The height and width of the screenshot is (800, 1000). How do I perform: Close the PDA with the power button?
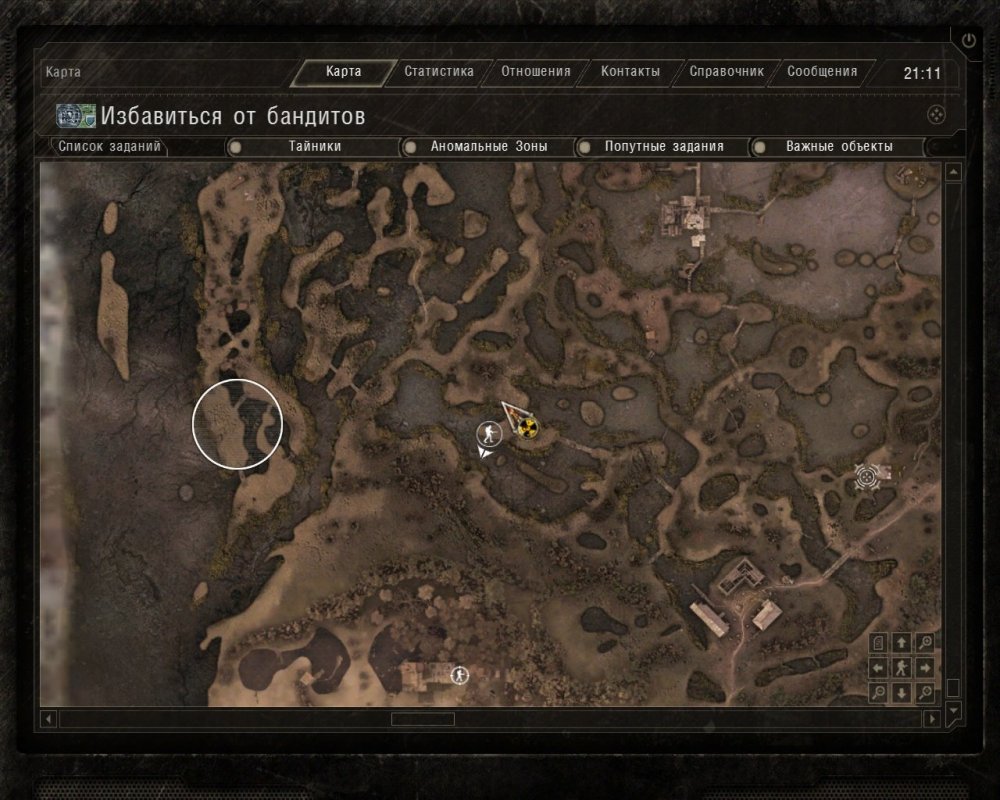[x=967, y=41]
